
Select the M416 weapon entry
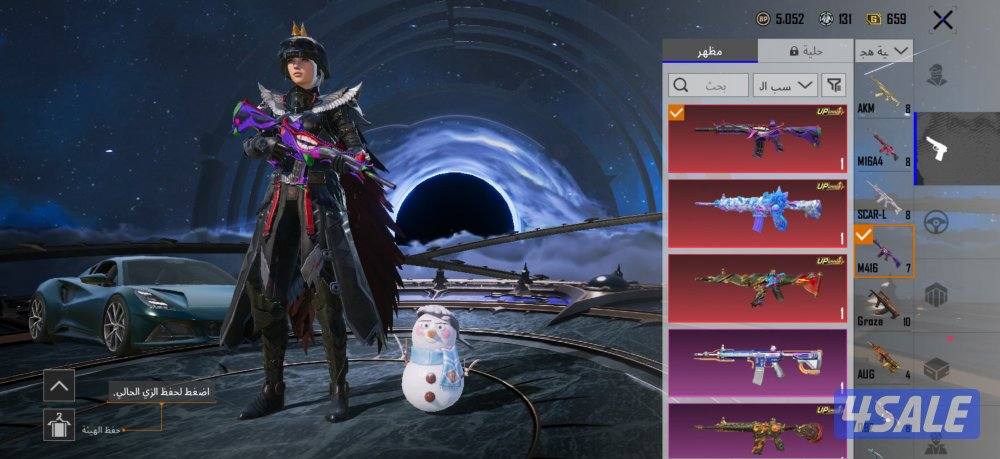[883, 252]
